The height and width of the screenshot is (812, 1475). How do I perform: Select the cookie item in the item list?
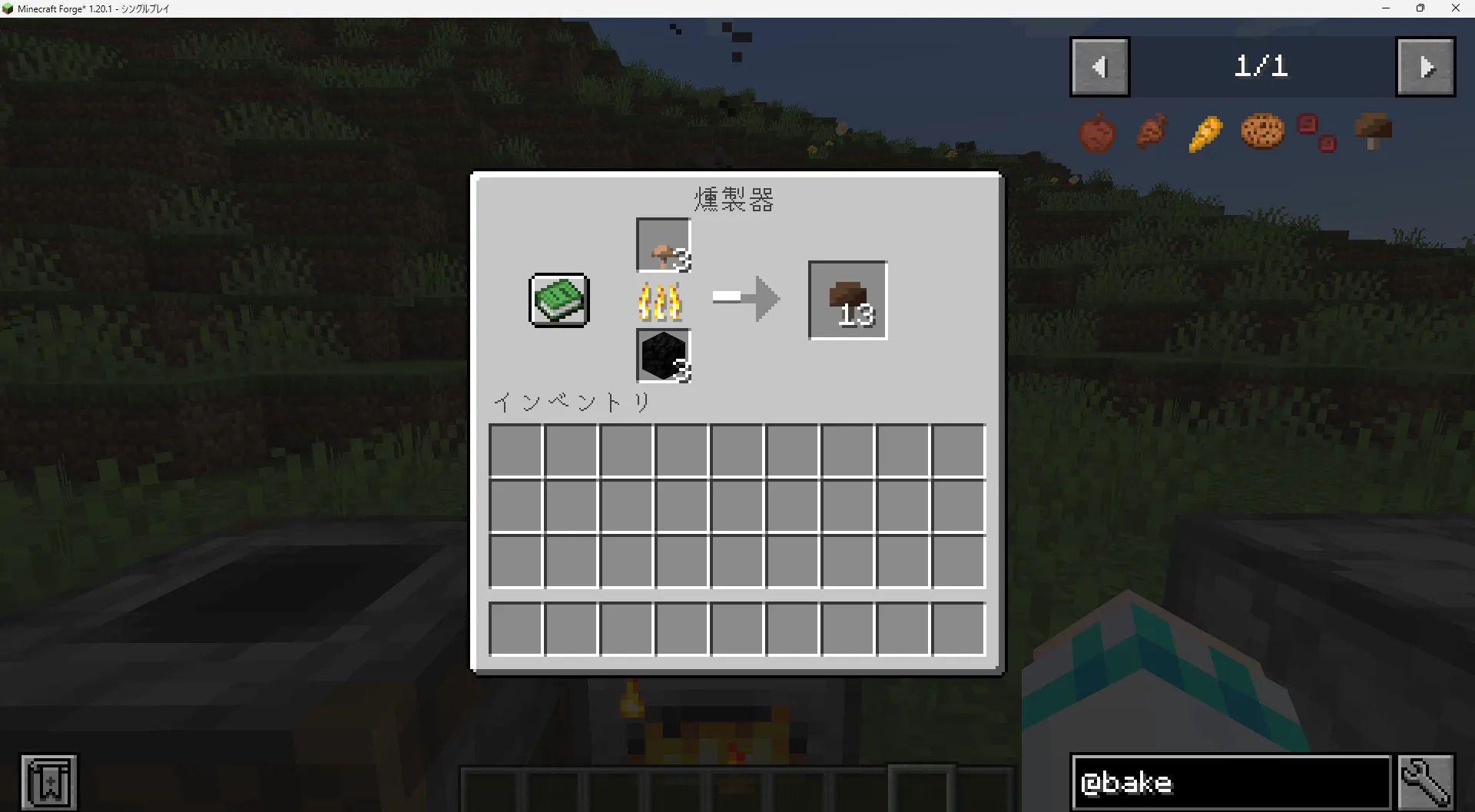click(1261, 131)
